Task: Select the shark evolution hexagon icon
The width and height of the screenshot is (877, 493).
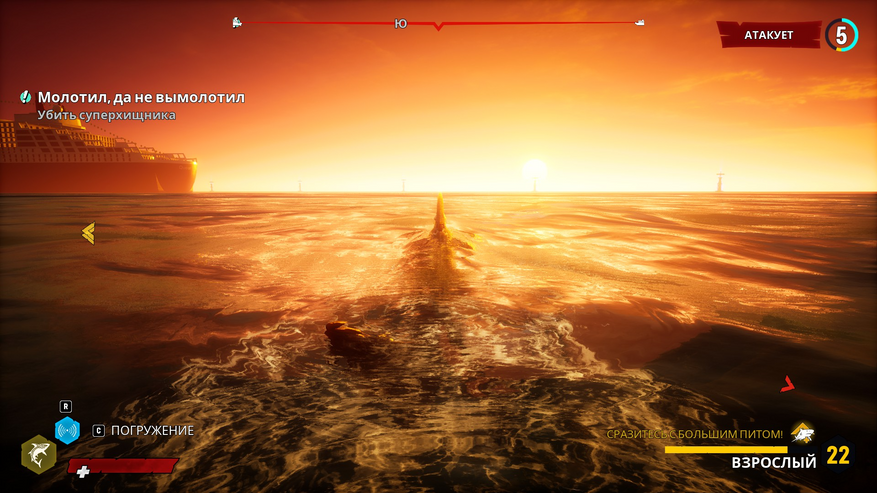Action: point(38,455)
